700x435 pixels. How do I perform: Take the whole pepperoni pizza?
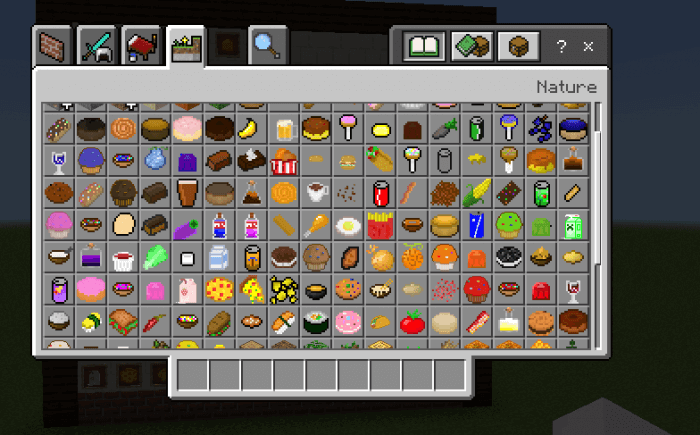point(219,290)
